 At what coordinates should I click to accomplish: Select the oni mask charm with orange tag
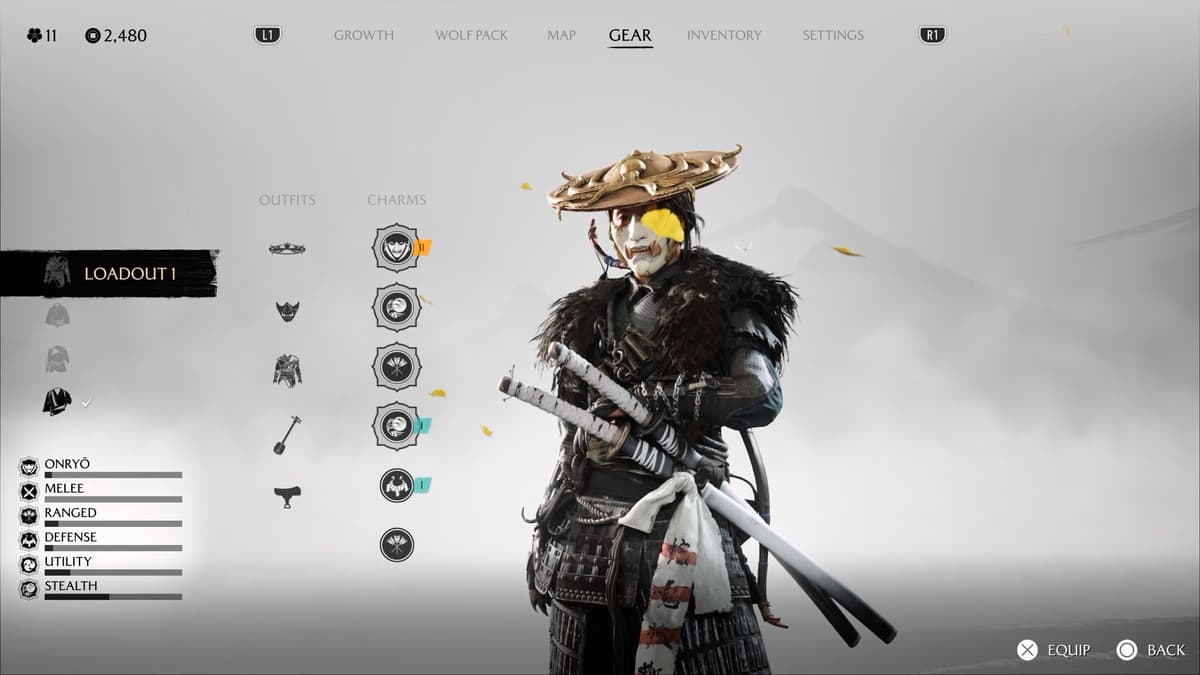pyautogui.click(x=396, y=247)
